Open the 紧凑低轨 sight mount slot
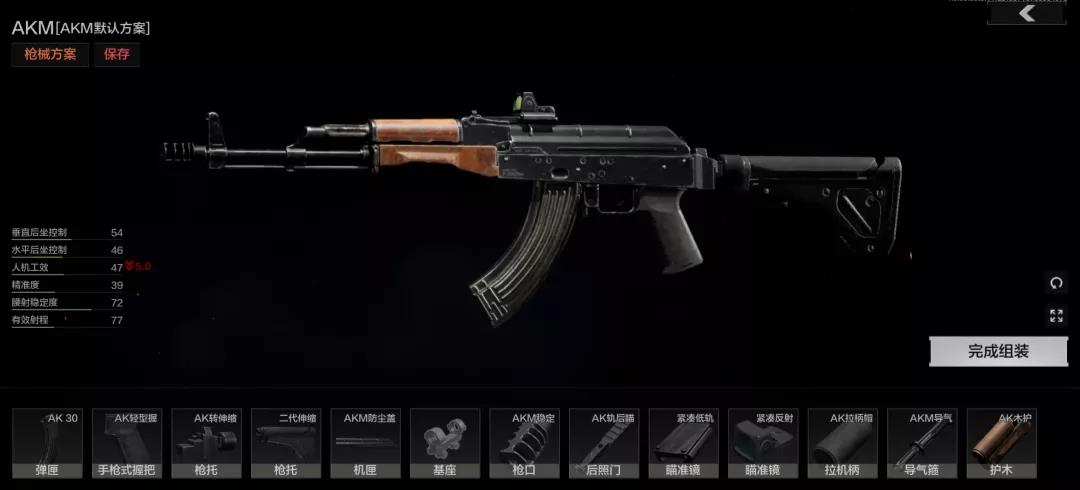 (x=683, y=443)
